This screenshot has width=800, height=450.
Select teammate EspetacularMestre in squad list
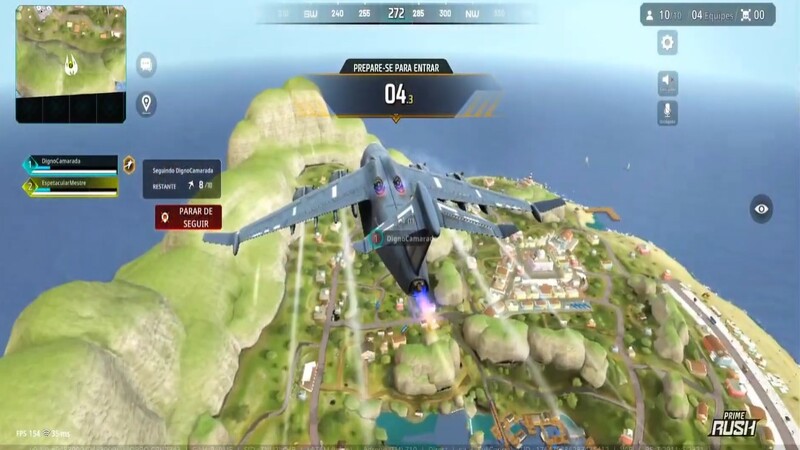point(70,186)
